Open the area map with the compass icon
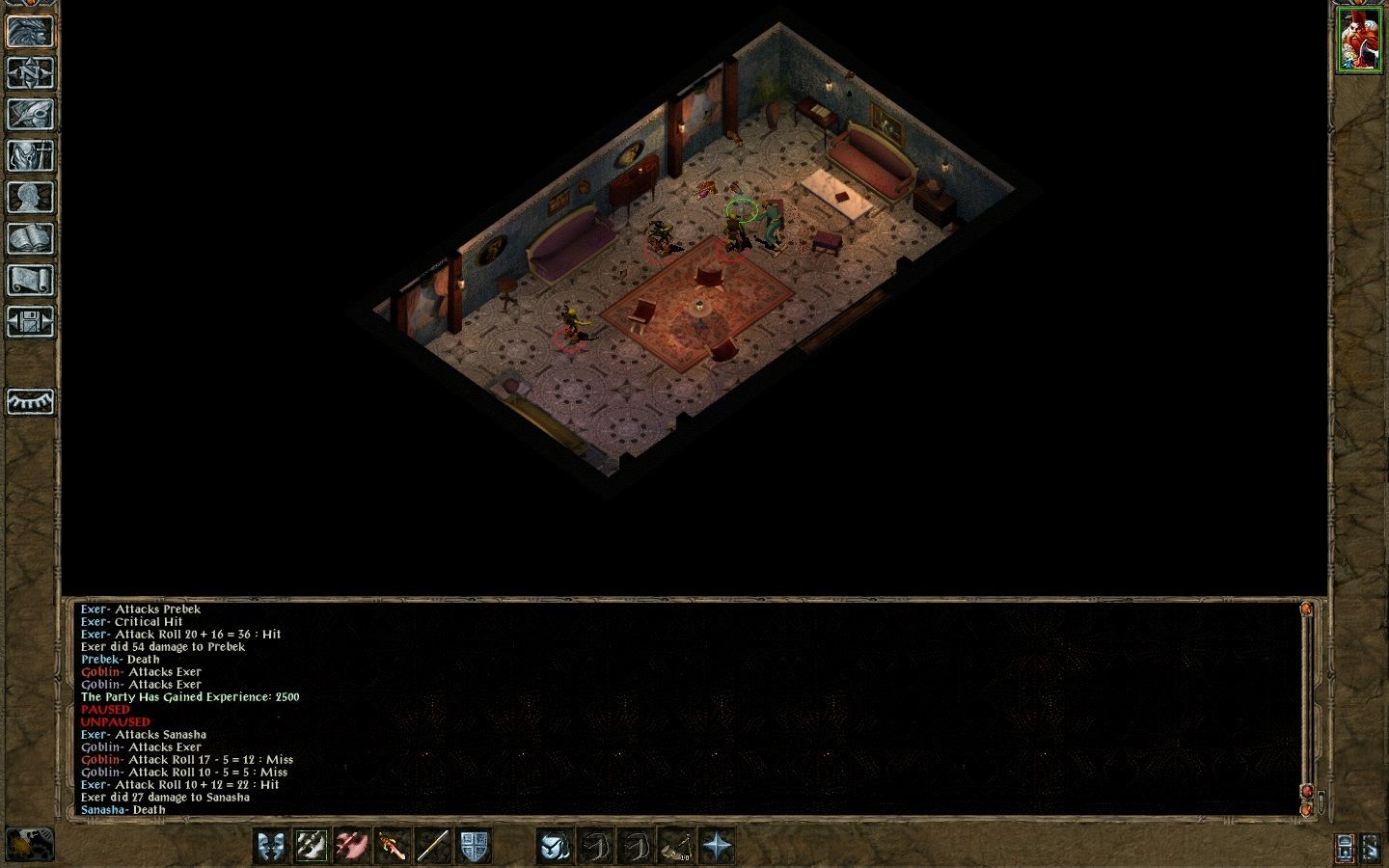 click(x=30, y=73)
